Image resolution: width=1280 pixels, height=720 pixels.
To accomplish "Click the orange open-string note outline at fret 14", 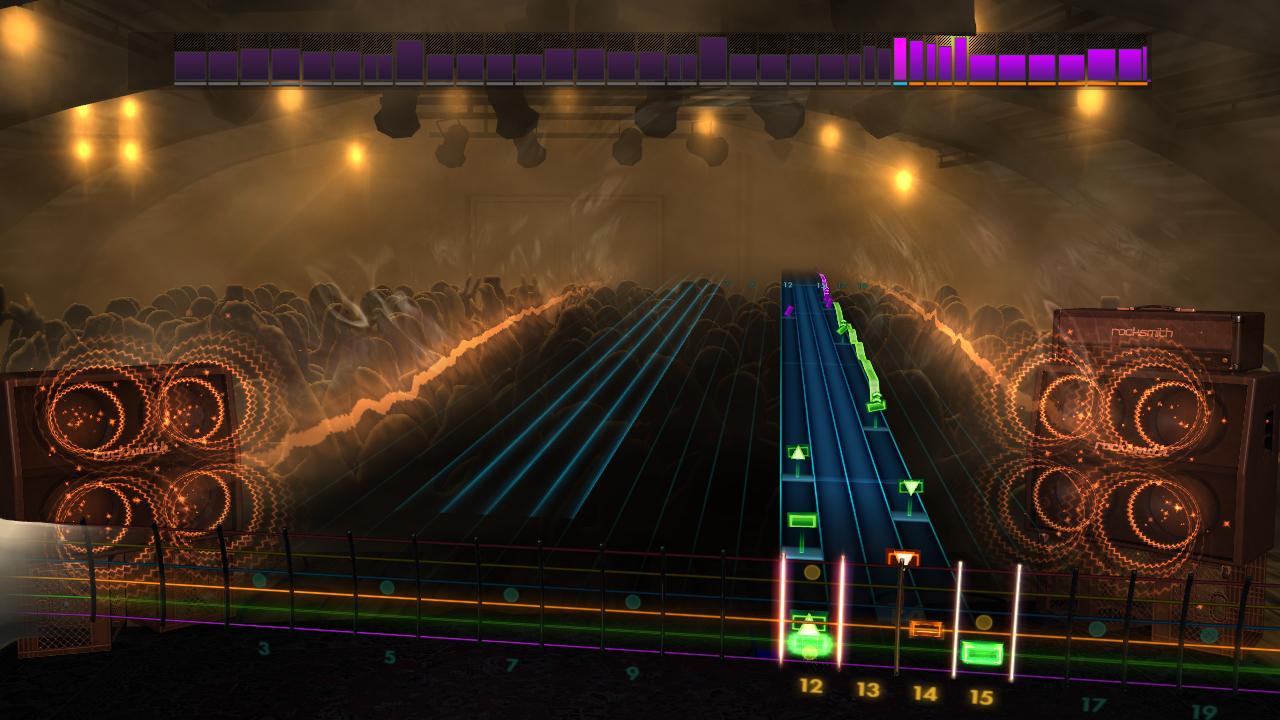I will (928, 628).
